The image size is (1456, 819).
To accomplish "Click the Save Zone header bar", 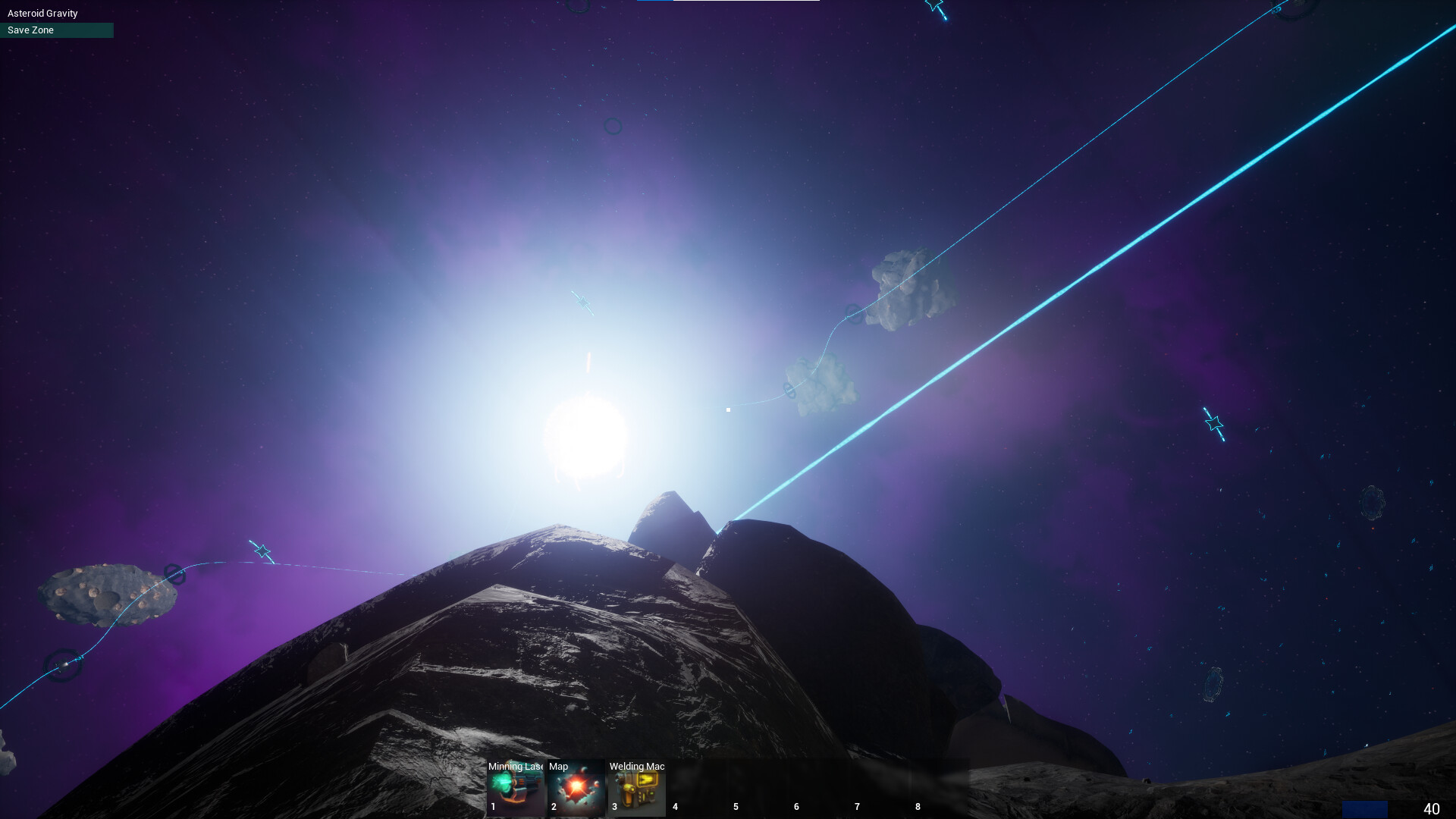I will 57,30.
